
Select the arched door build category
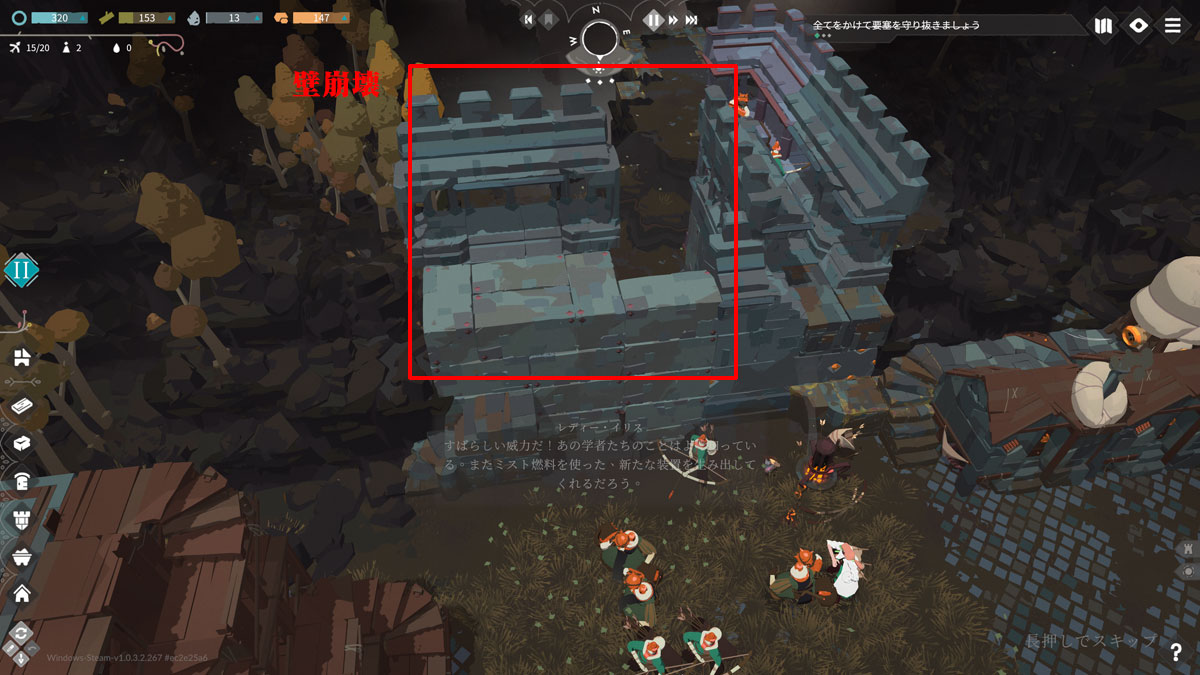coord(21,481)
